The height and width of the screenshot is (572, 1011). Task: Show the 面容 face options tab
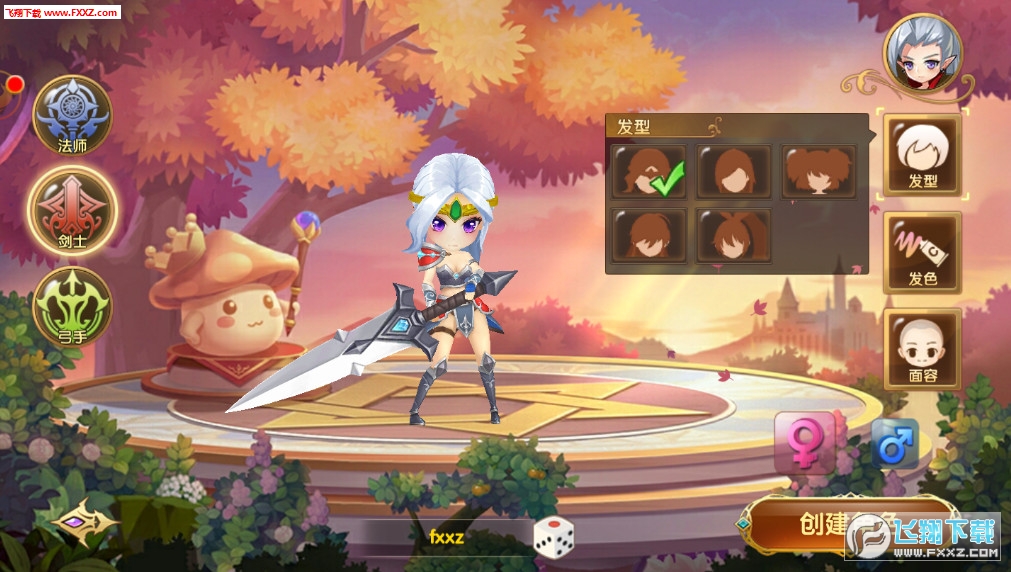click(921, 348)
